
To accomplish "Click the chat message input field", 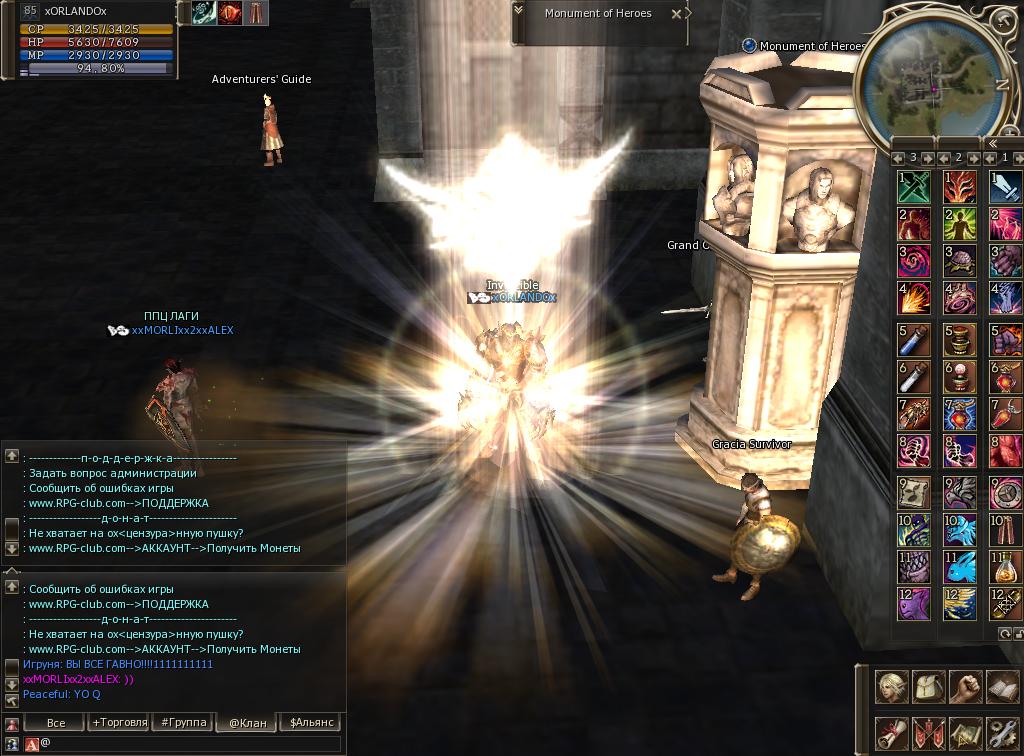I will [x=190, y=744].
